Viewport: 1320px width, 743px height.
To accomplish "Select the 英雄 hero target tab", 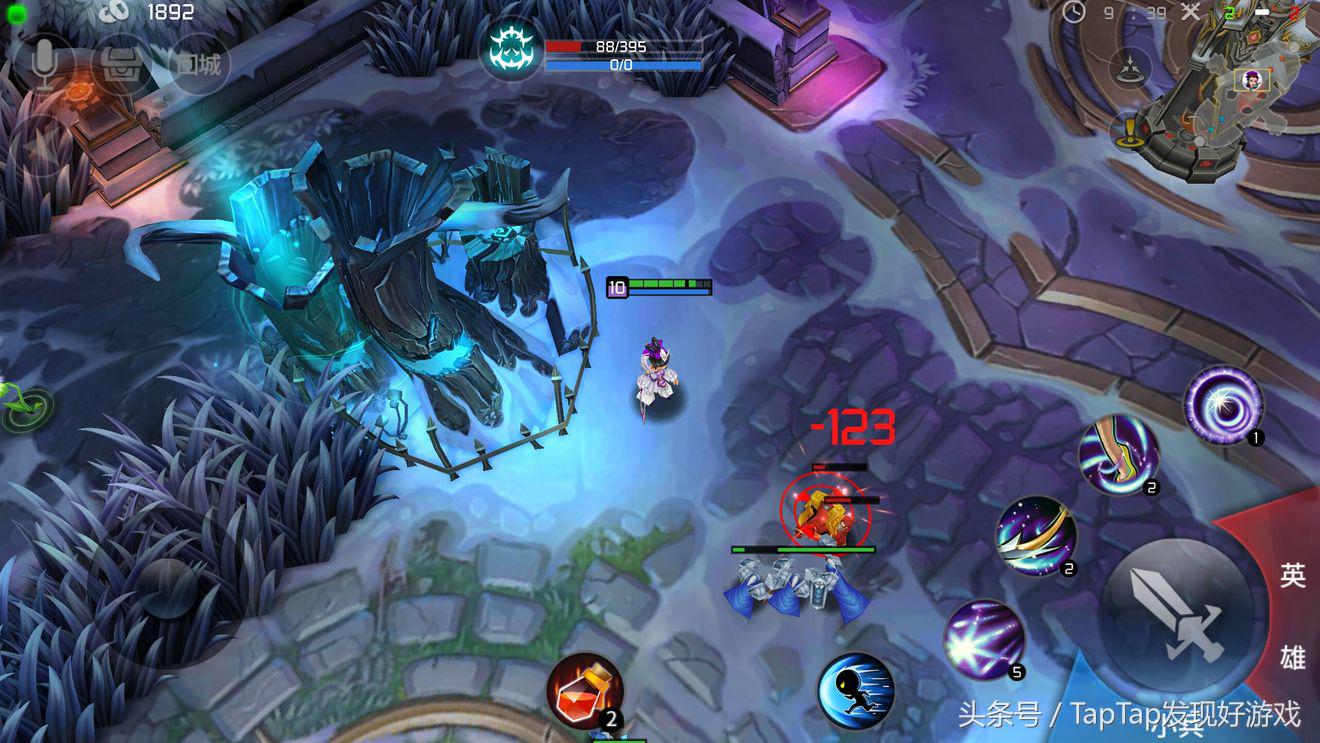I will 1292,614.
